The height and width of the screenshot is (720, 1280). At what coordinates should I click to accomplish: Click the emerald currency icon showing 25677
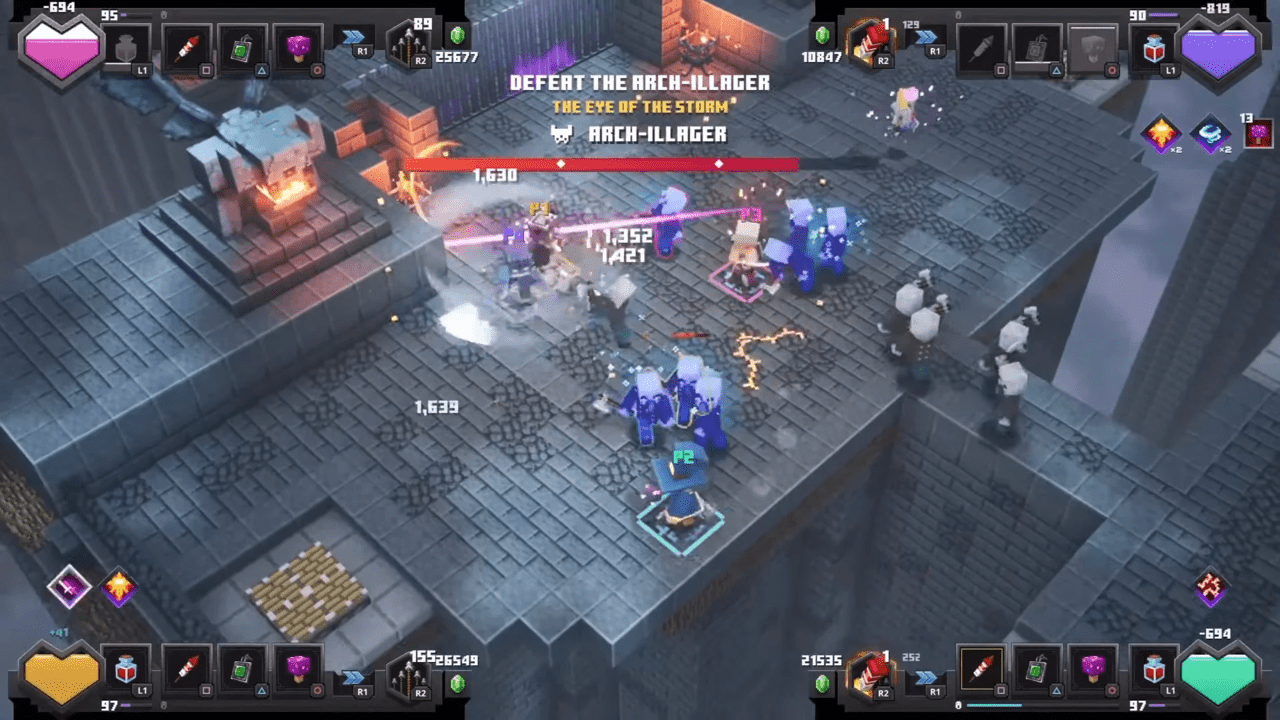[x=457, y=34]
